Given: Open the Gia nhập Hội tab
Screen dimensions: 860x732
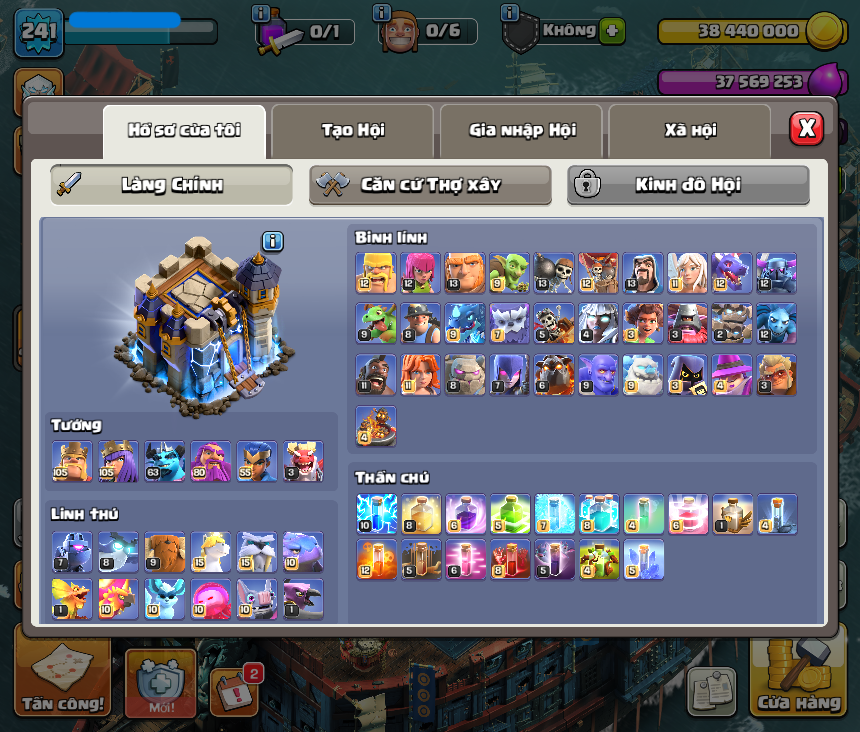Looking at the screenshot, I should (522, 131).
